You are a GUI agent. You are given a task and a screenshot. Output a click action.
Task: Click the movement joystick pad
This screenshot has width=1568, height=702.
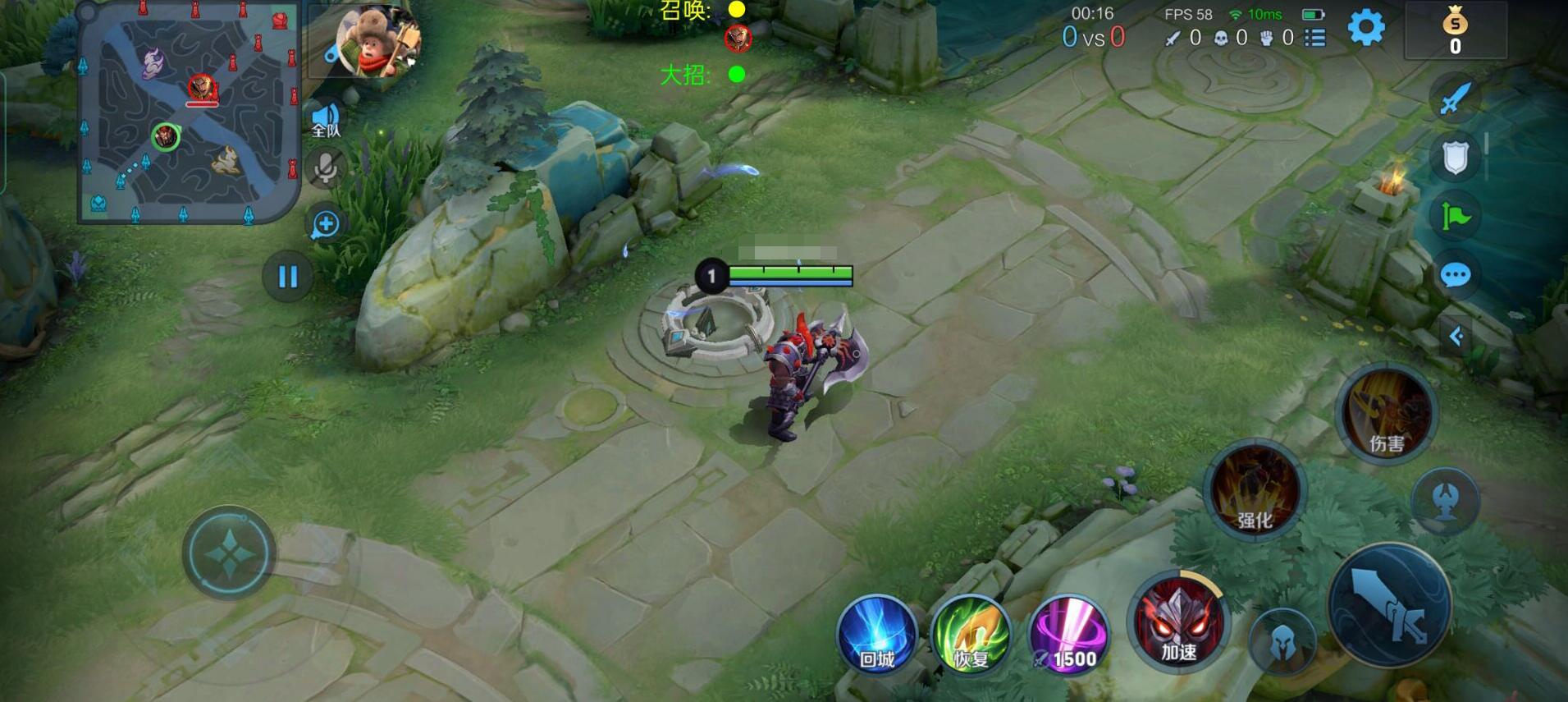pos(229,554)
